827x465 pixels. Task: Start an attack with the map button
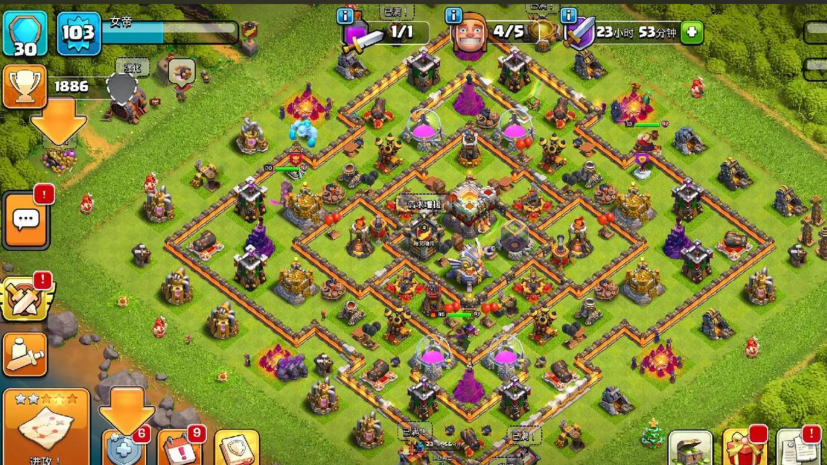click(x=45, y=427)
